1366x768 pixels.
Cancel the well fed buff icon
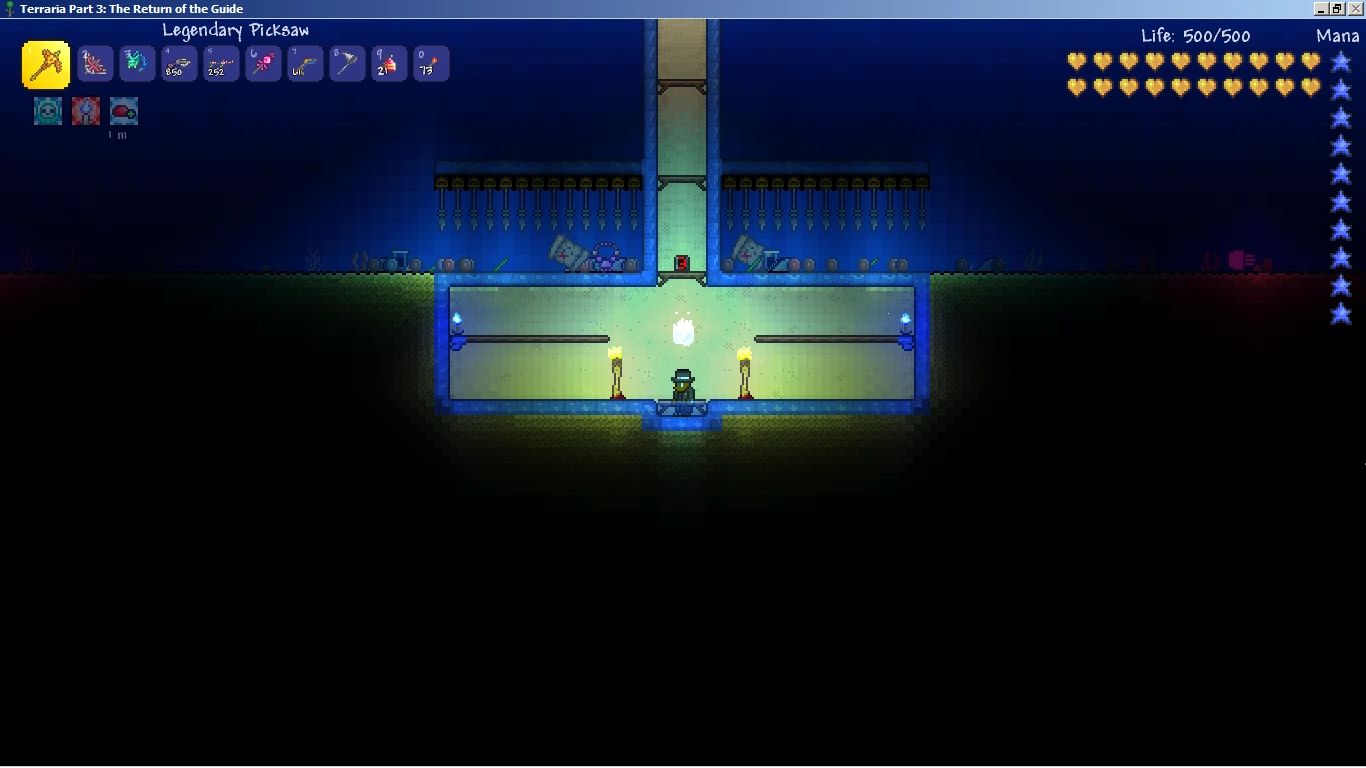point(122,110)
